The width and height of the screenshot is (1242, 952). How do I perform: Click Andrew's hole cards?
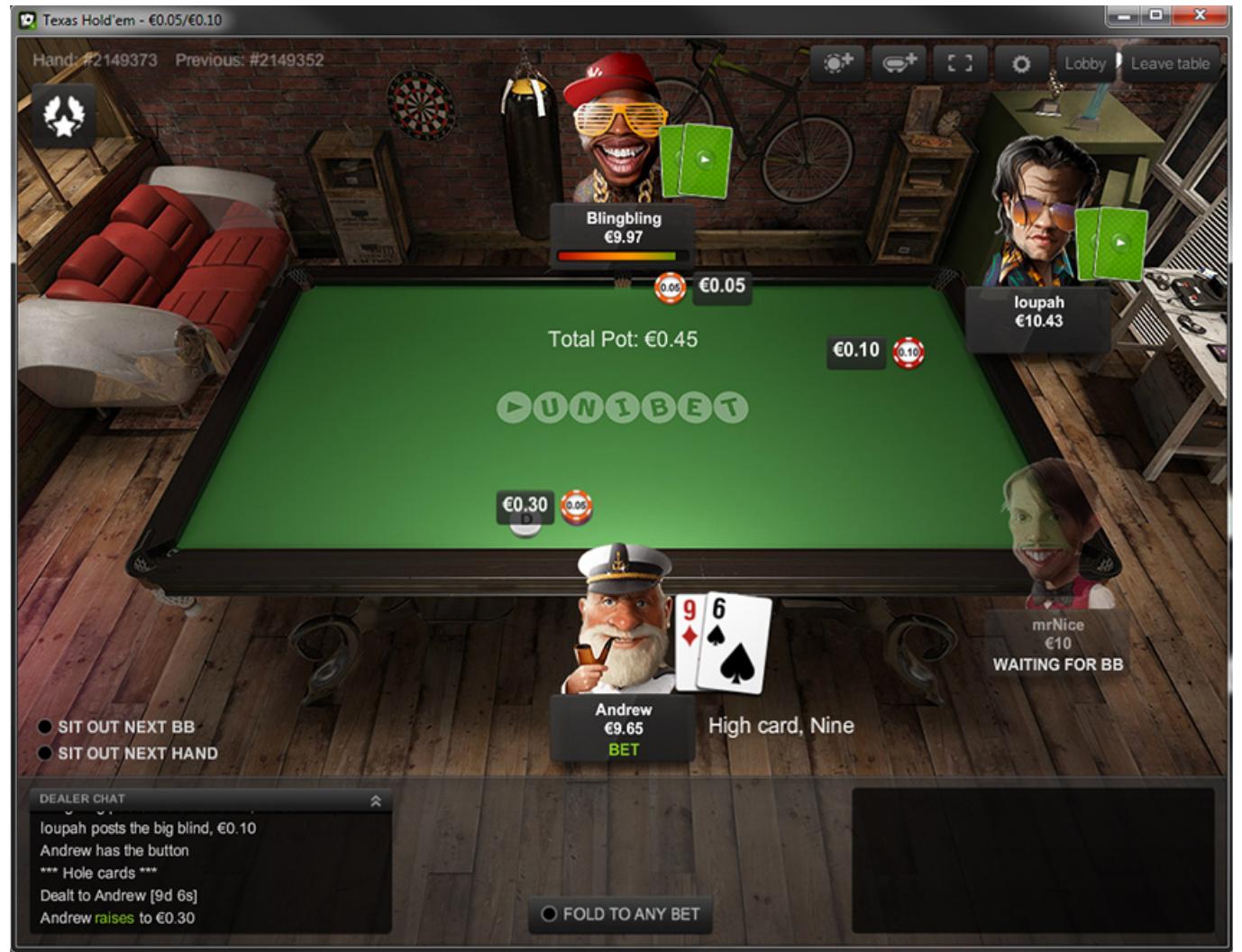724,641
